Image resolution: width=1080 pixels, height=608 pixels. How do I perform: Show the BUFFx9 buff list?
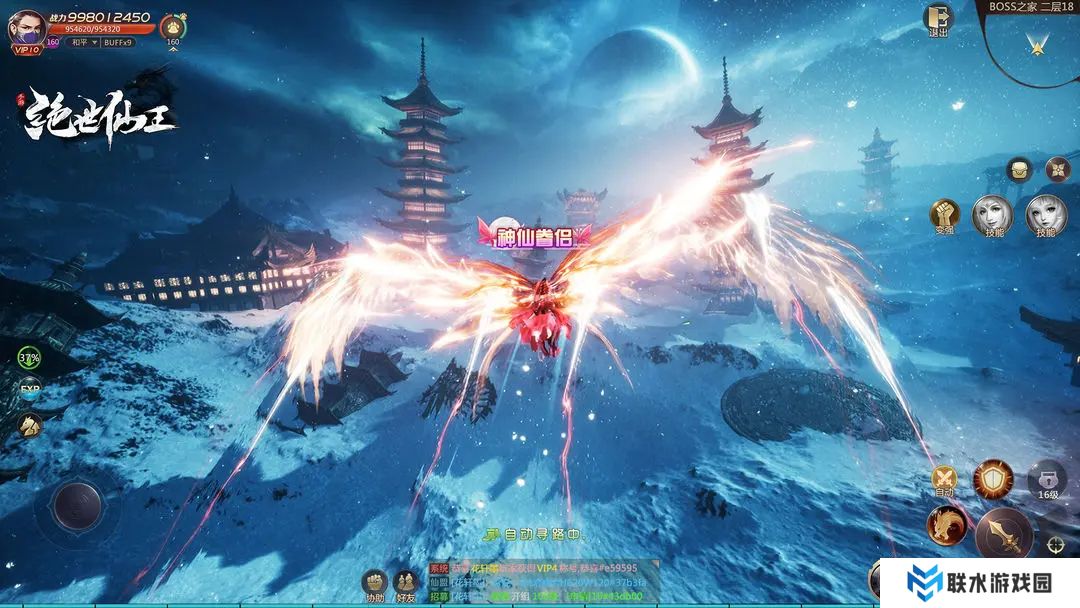tap(117, 42)
